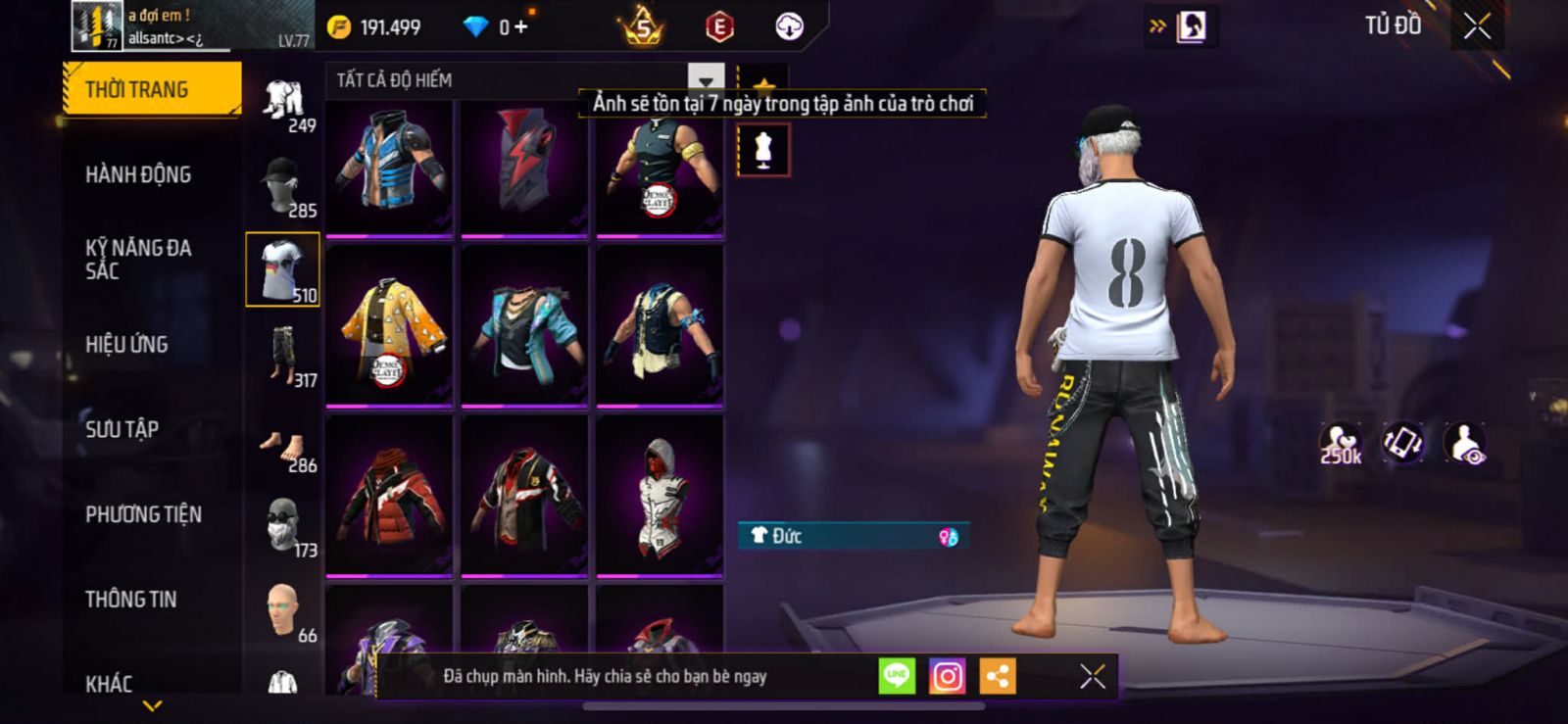Select the red puffer jacket item

point(389,496)
